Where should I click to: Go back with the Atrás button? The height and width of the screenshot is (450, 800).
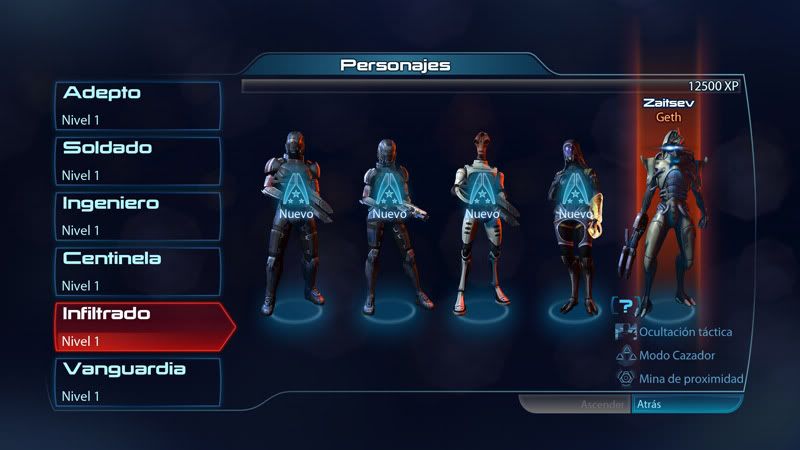coord(686,405)
